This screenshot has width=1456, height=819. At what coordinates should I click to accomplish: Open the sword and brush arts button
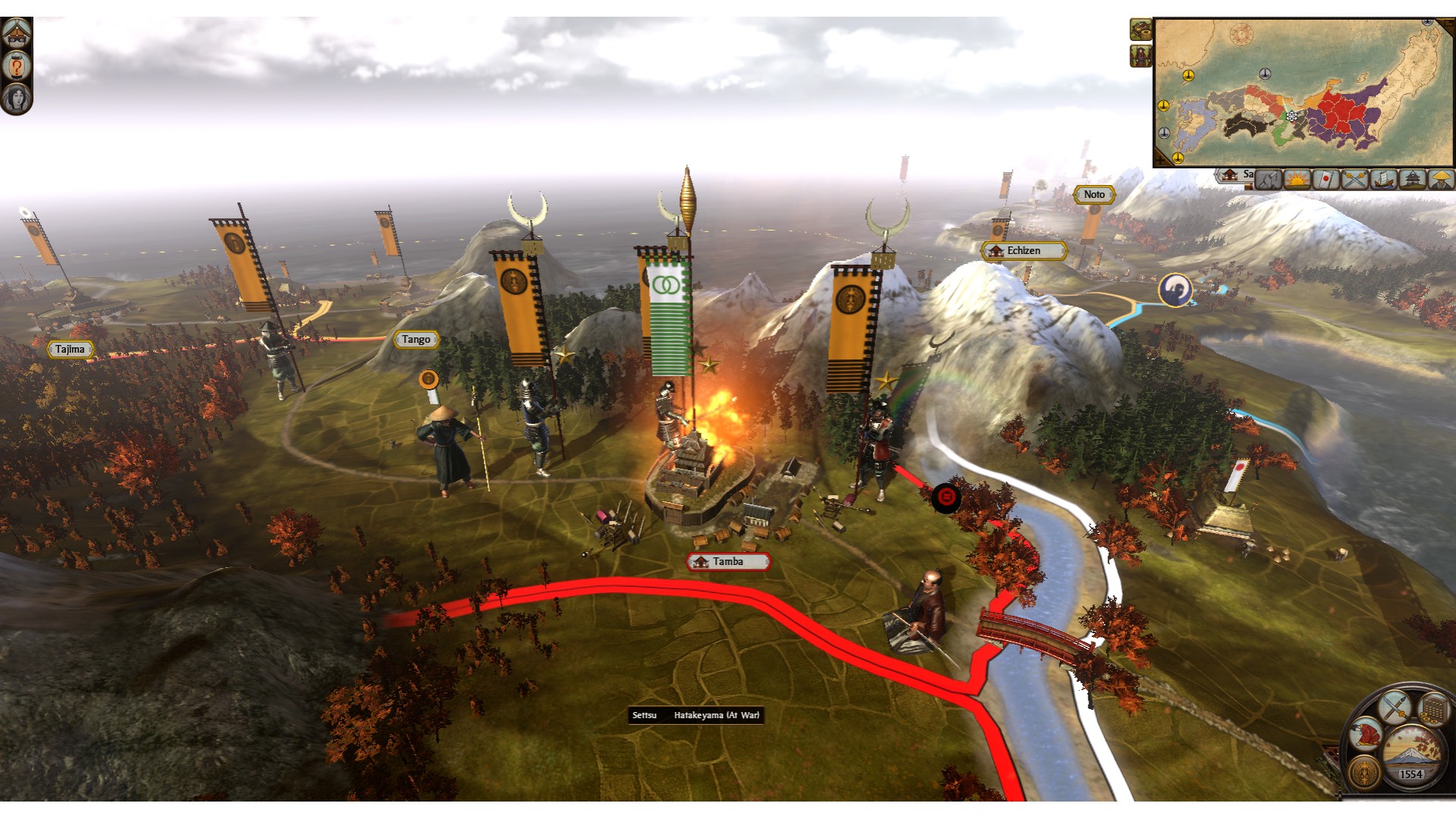[1394, 708]
